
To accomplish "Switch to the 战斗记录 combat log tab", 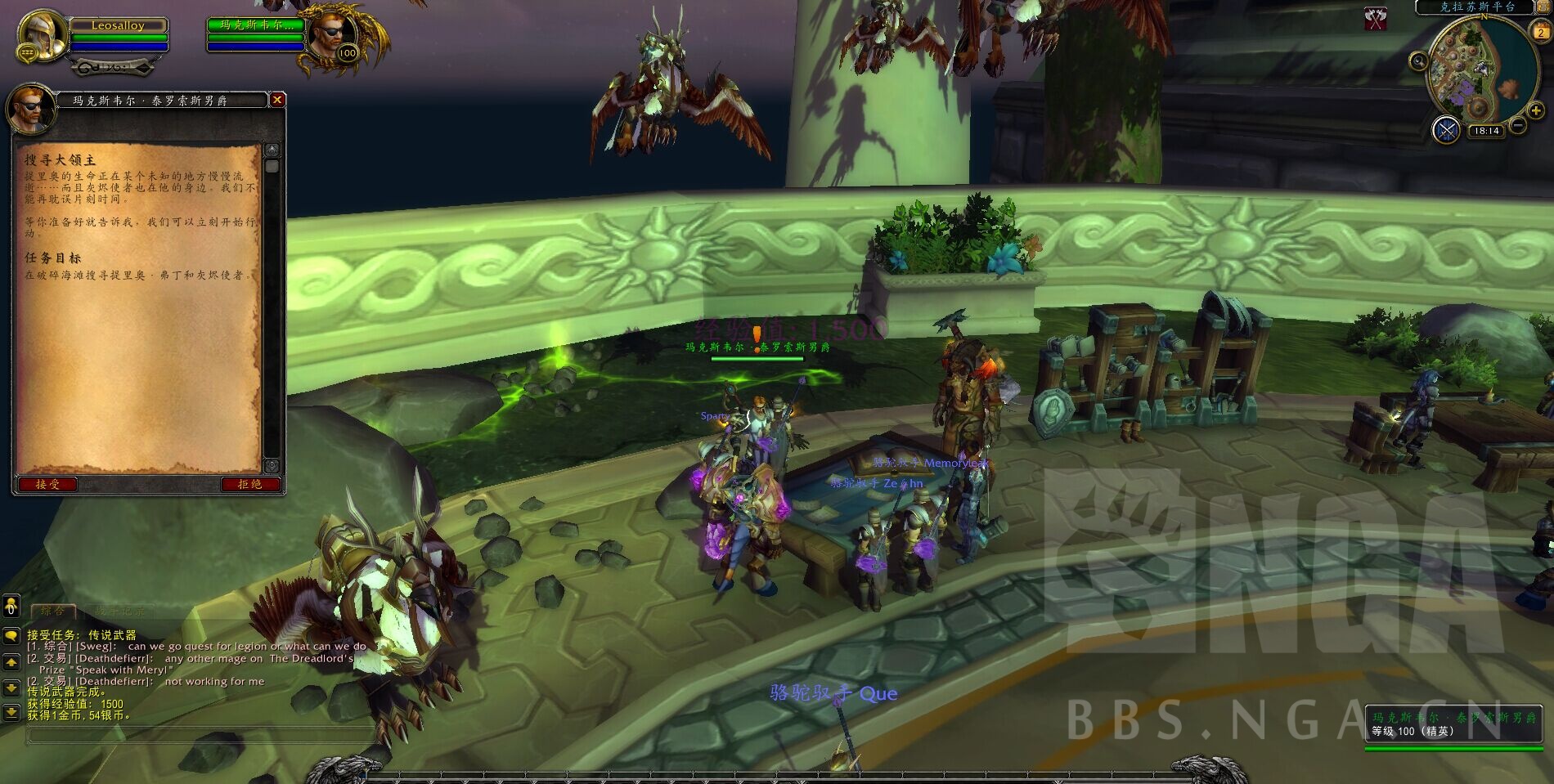I will 119,611.
